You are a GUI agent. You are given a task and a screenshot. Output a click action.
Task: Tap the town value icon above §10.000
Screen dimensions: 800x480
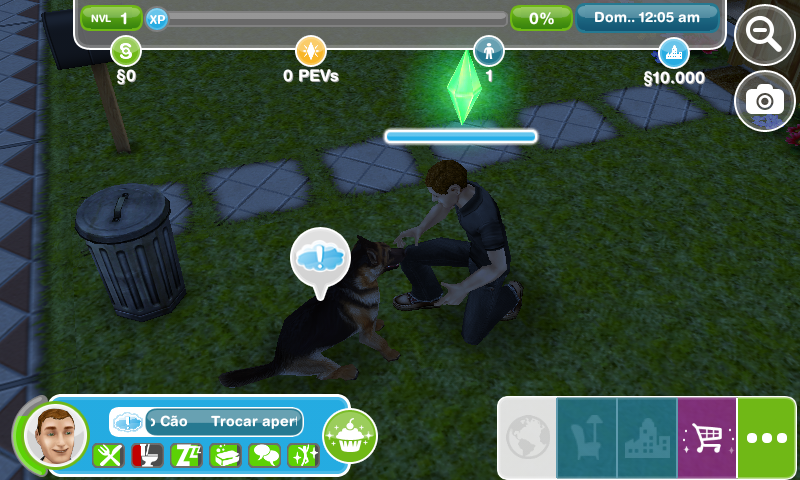tap(673, 50)
